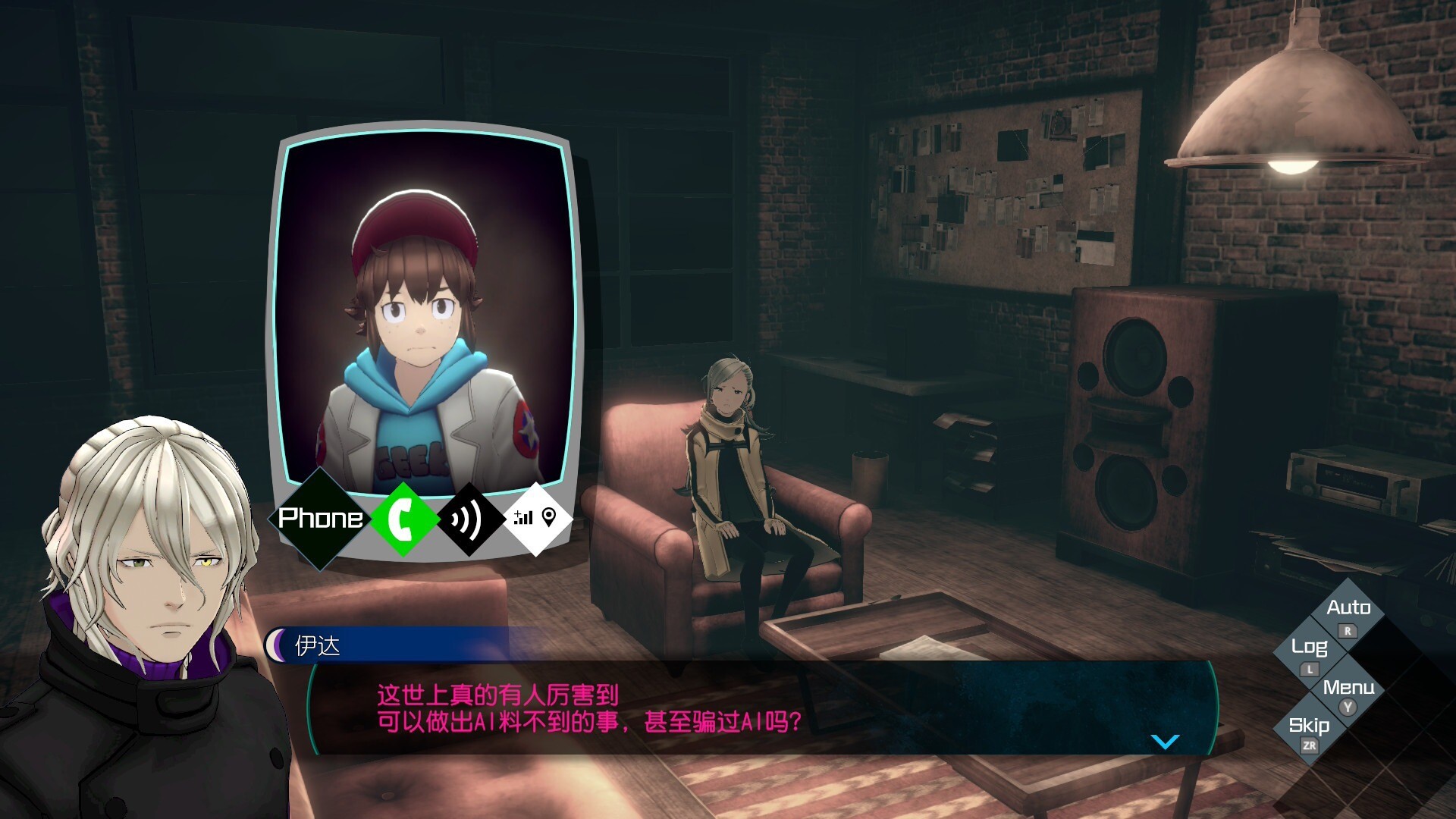Viewport: 1456px width, 819px height.
Task: Select the speaker sound wave icon
Action: click(469, 519)
